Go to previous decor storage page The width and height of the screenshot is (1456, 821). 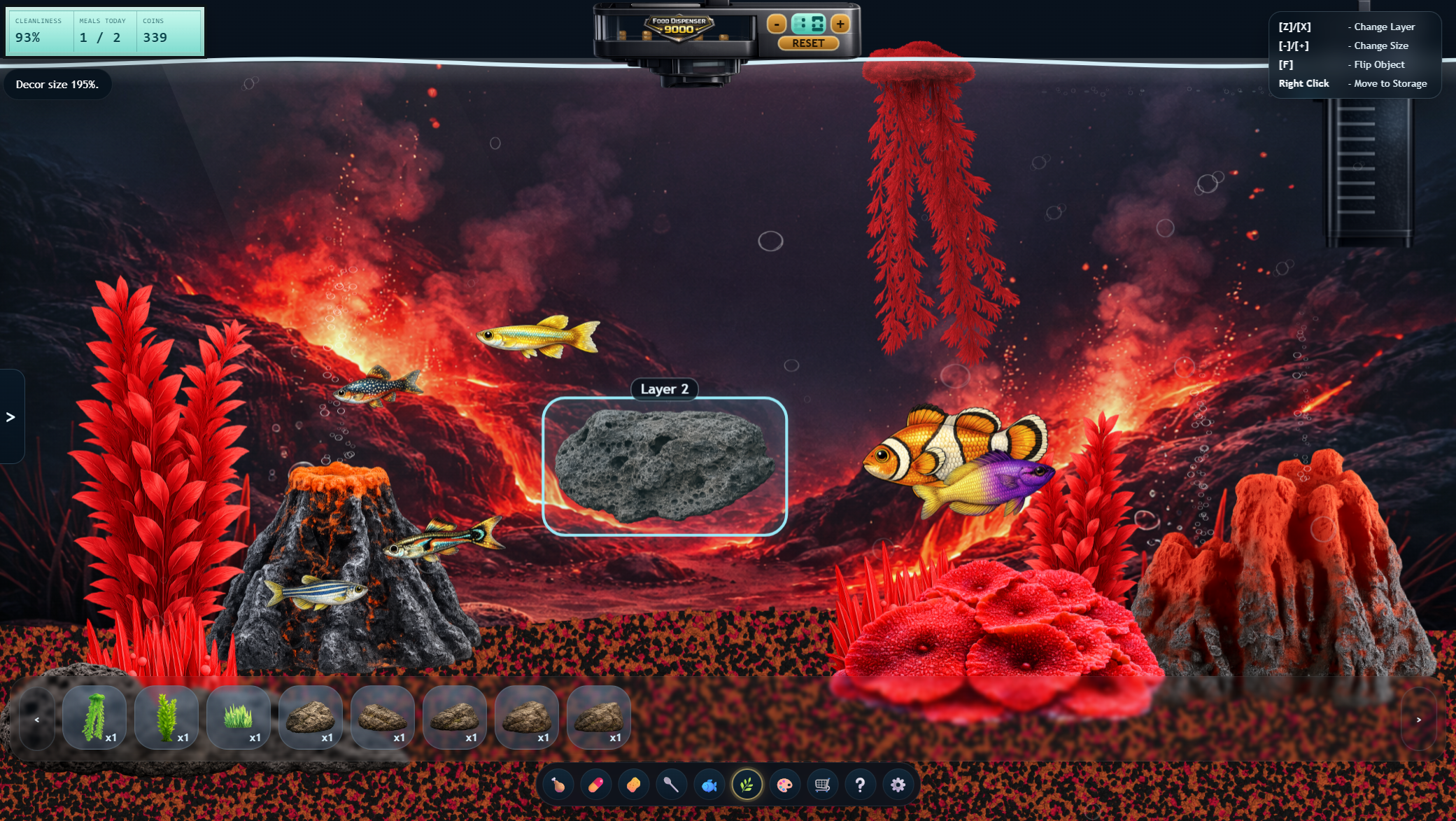37,719
